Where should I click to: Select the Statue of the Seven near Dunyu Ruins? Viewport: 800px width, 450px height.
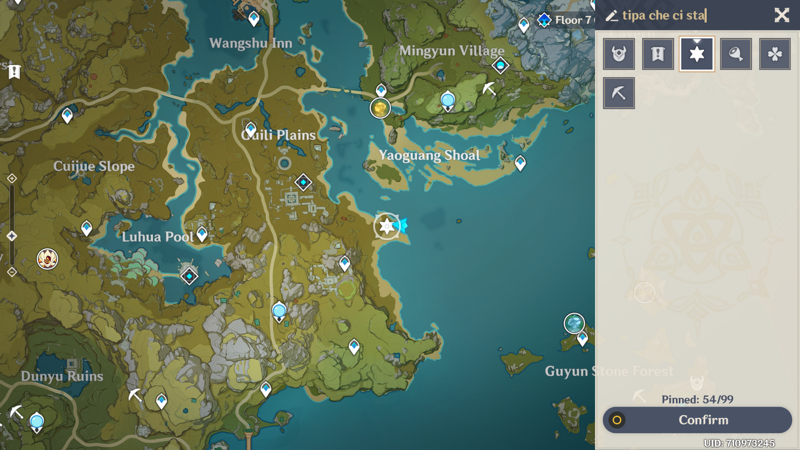tap(37, 421)
